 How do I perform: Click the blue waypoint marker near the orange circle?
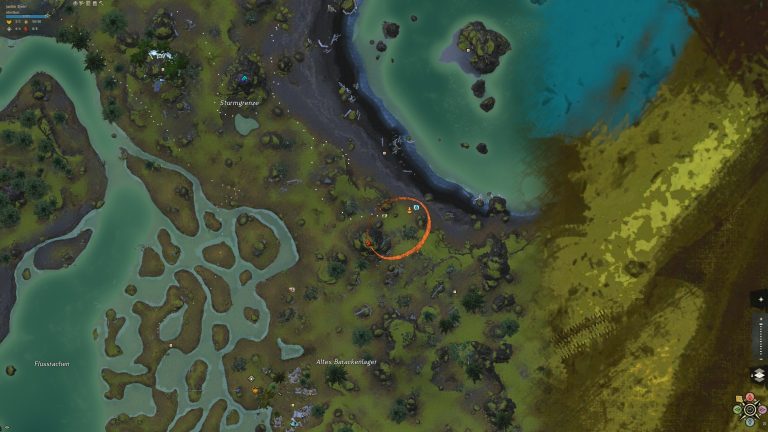tap(416, 207)
